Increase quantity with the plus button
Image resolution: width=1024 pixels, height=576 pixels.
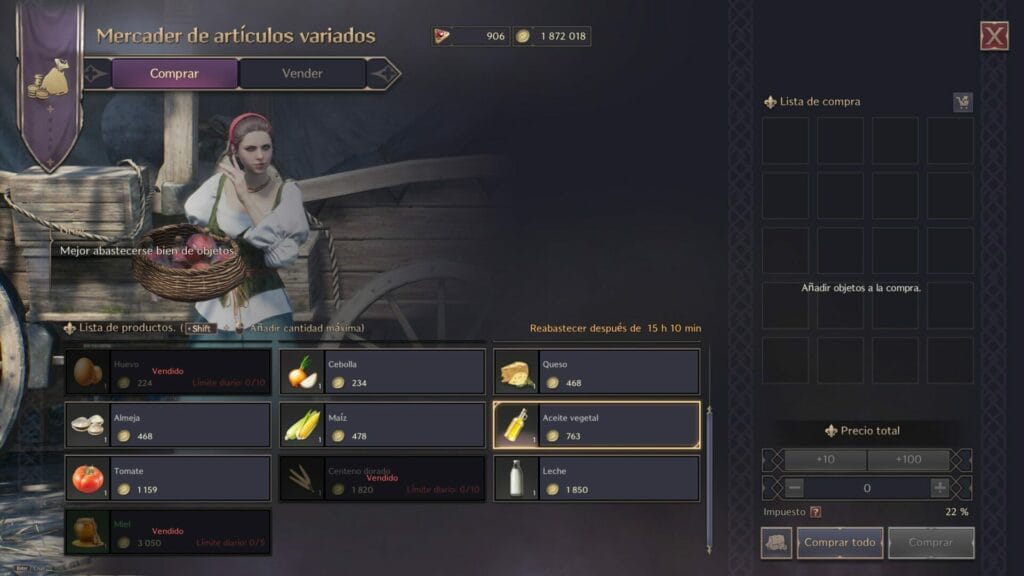pos(940,488)
